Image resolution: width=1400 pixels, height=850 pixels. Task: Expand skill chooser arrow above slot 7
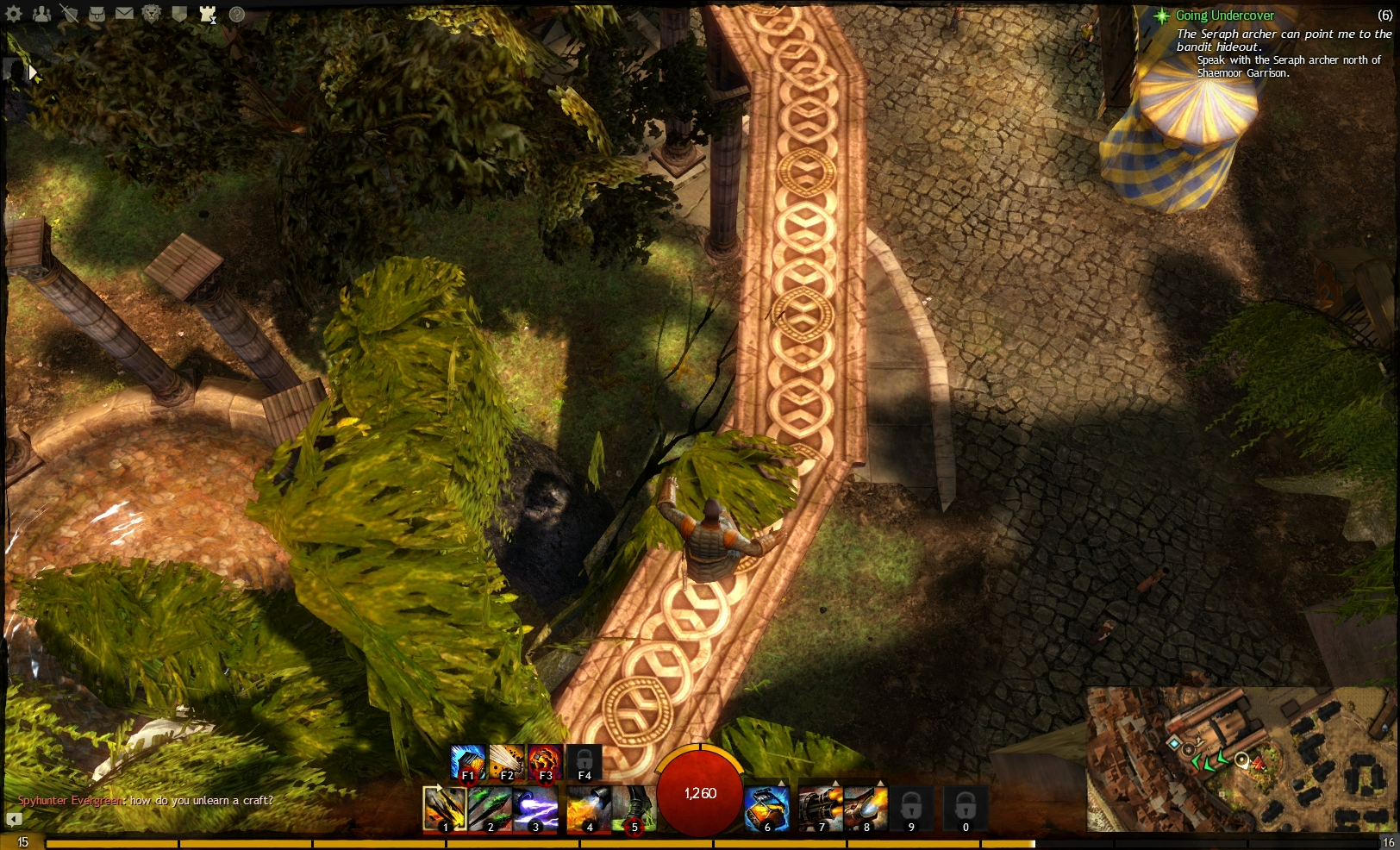pos(834,781)
